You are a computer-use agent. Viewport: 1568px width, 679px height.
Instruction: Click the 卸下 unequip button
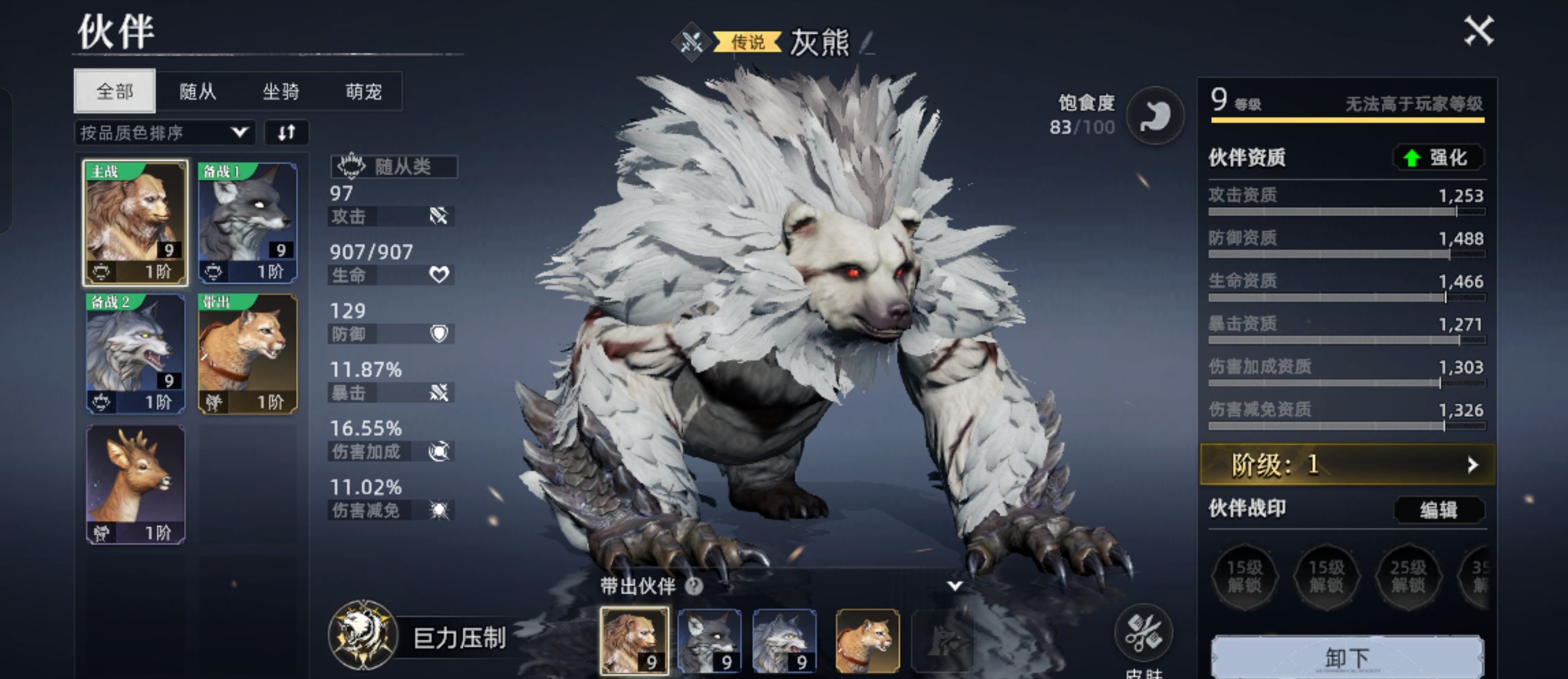point(1347,657)
